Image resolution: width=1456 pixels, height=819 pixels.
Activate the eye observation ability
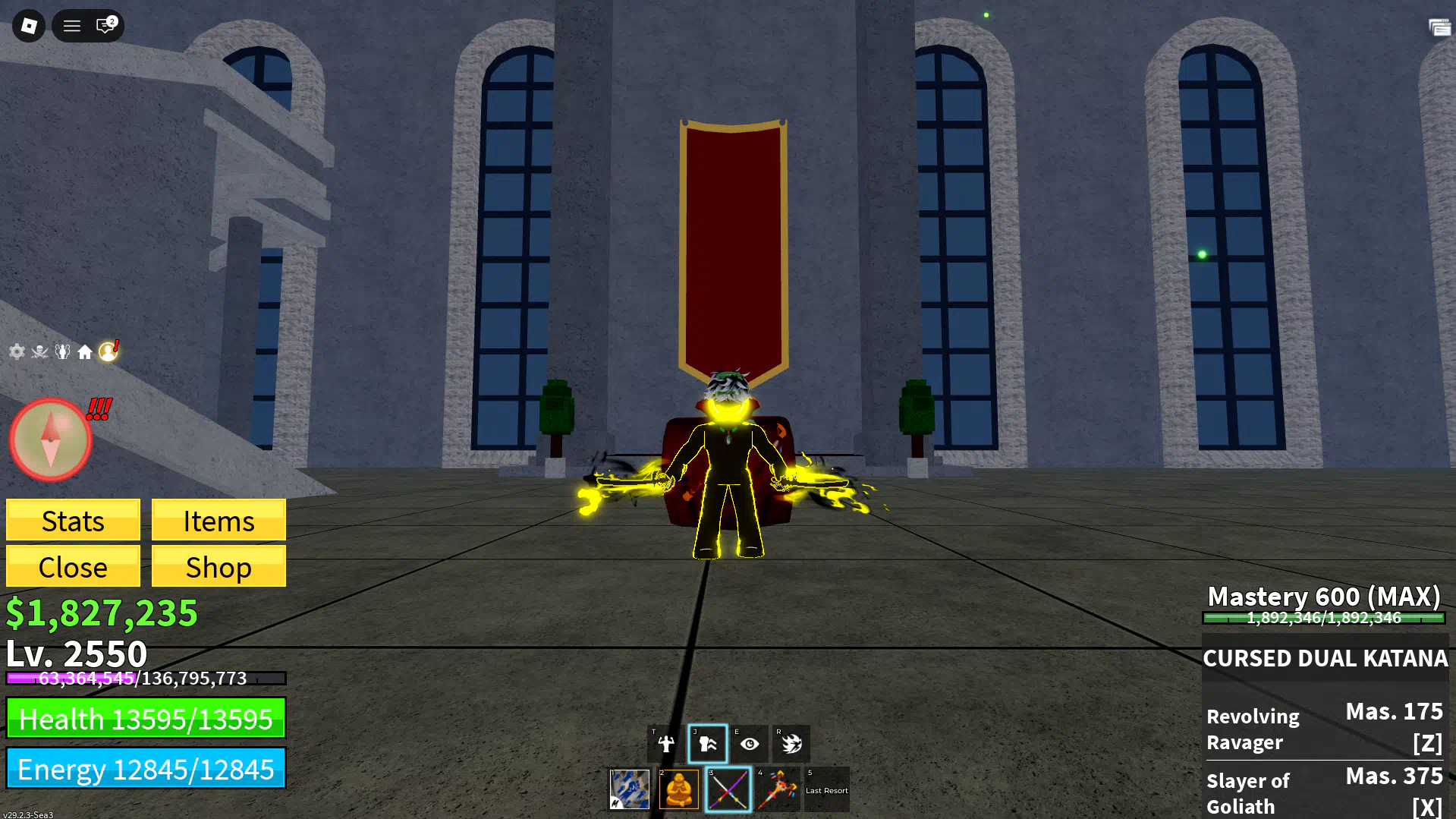750,744
